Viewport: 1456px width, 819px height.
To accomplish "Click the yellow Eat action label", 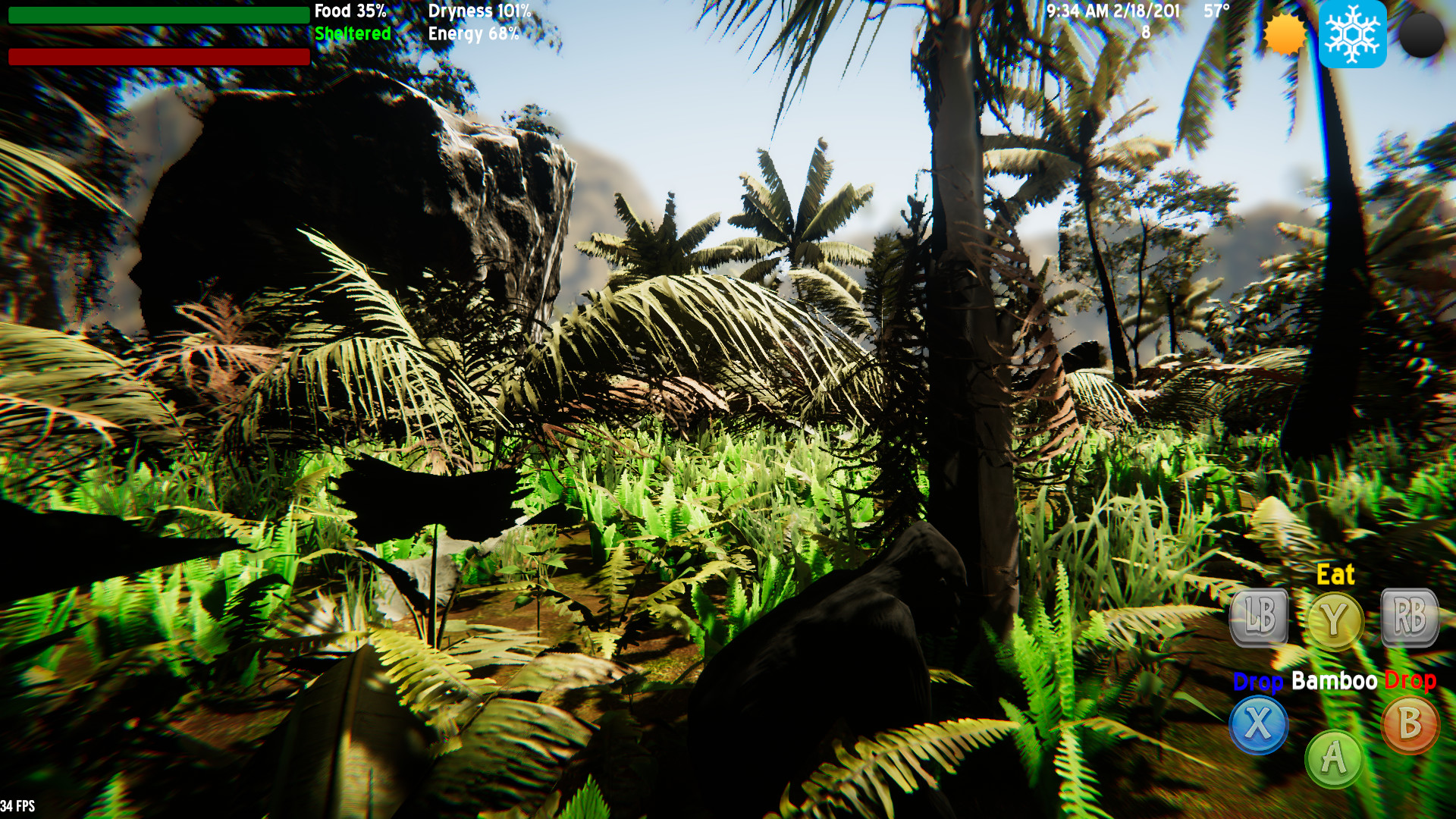I will (1338, 575).
